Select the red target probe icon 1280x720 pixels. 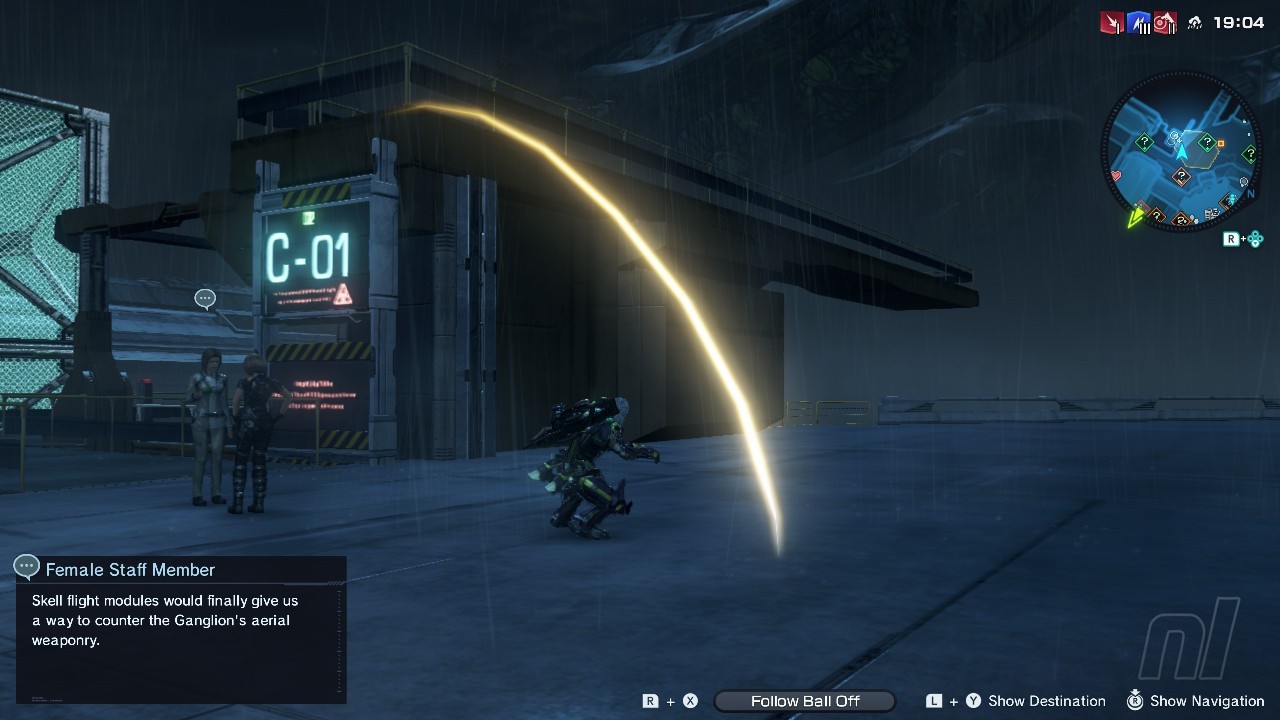pyautogui.click(x=1164, y=23)
